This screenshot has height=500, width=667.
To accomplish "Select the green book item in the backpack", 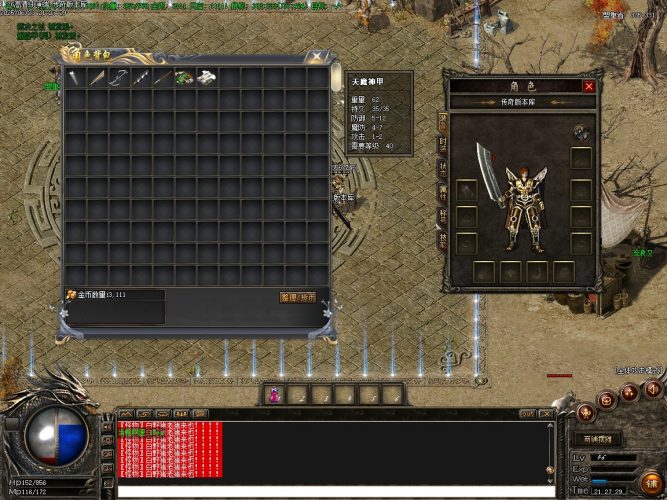I will [x=185, y=77].
